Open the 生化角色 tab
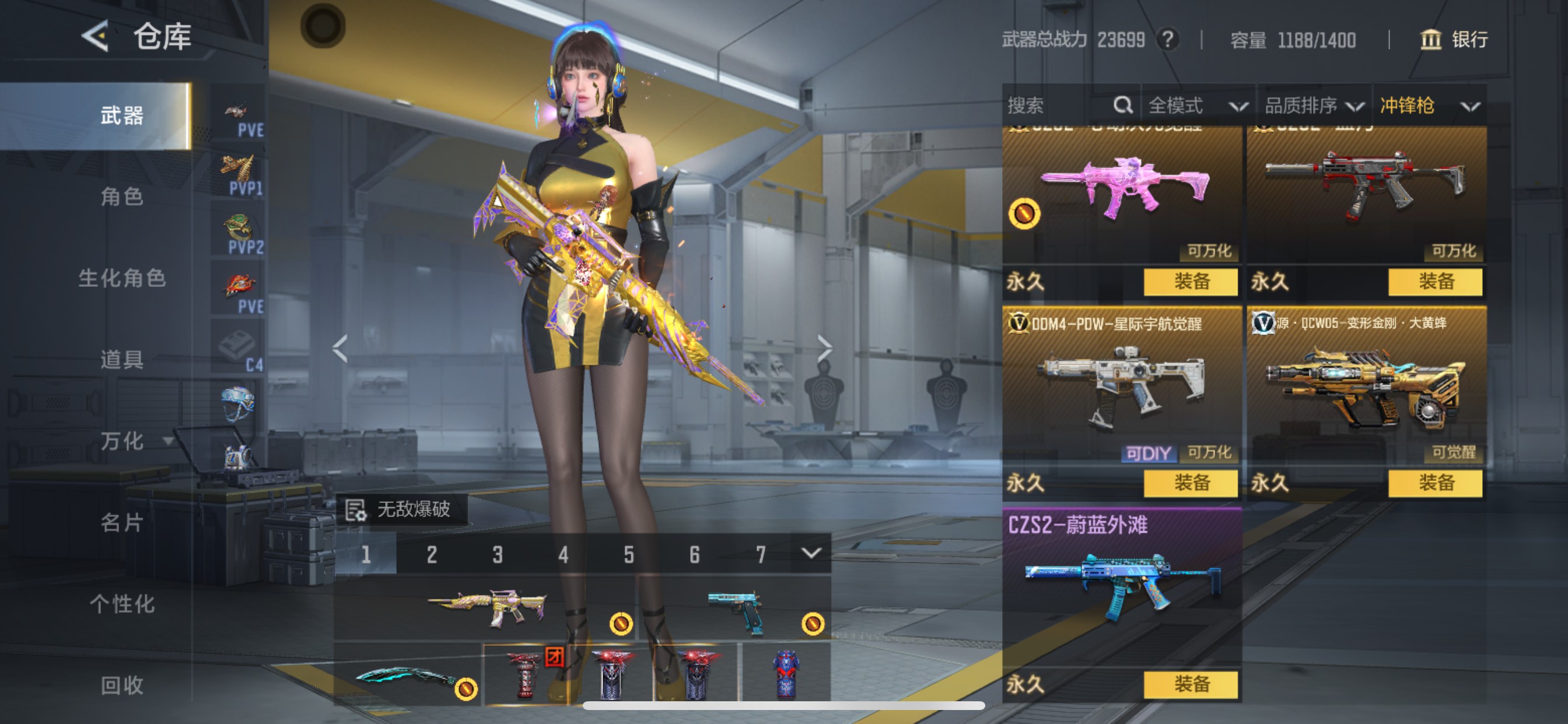This screenshot has height=724, width=1568. click(x=122, y=278)
